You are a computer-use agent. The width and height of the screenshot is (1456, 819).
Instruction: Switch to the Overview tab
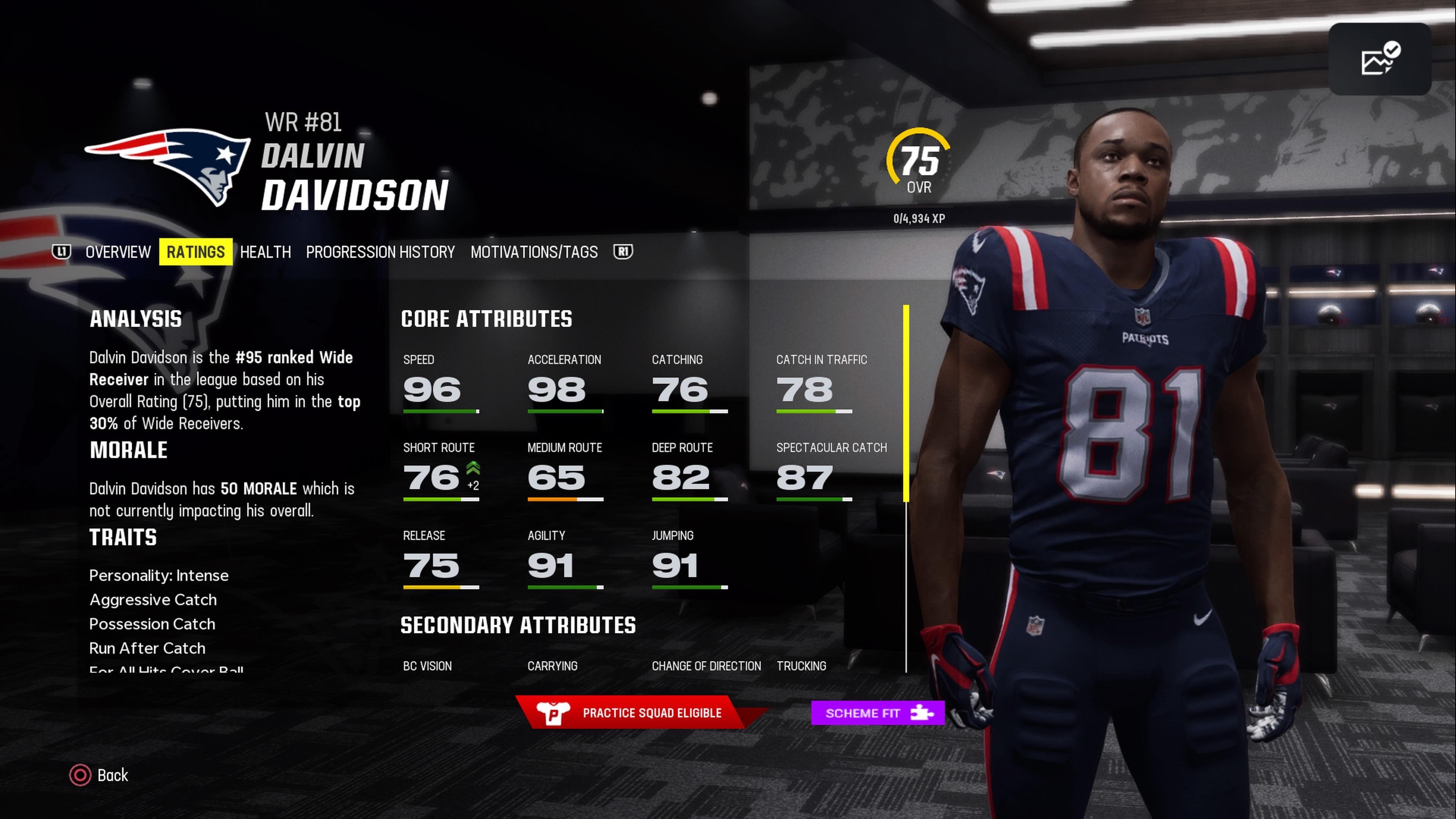118,252
